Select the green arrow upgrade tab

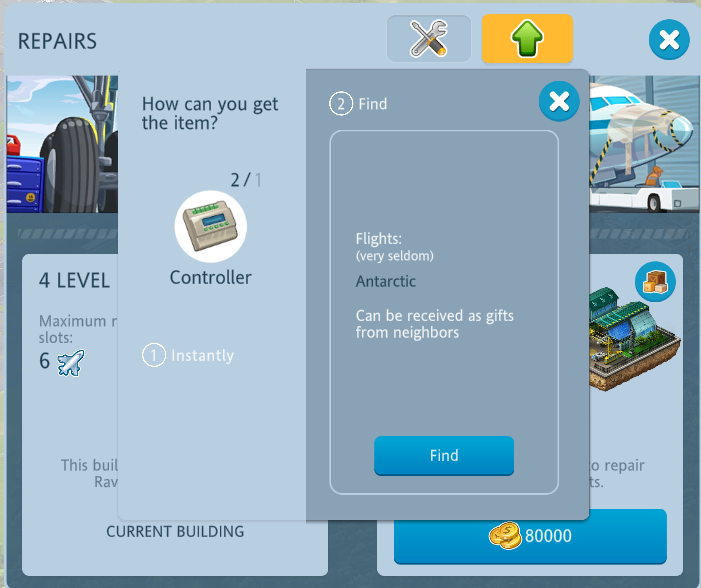[x=527, y=39]
